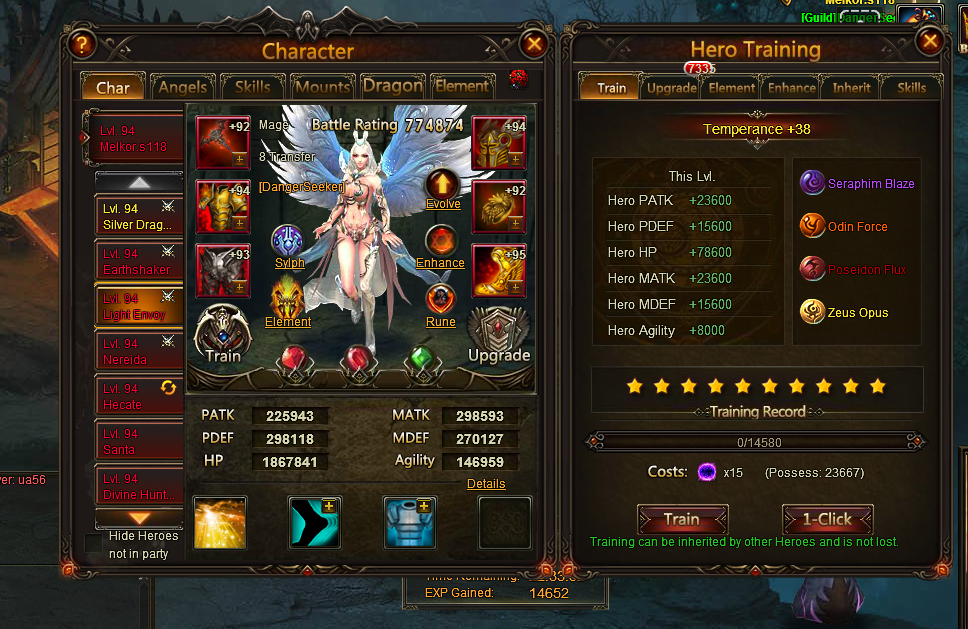
Task: Switch to the Dragon tab
Action: pos(392,86)
